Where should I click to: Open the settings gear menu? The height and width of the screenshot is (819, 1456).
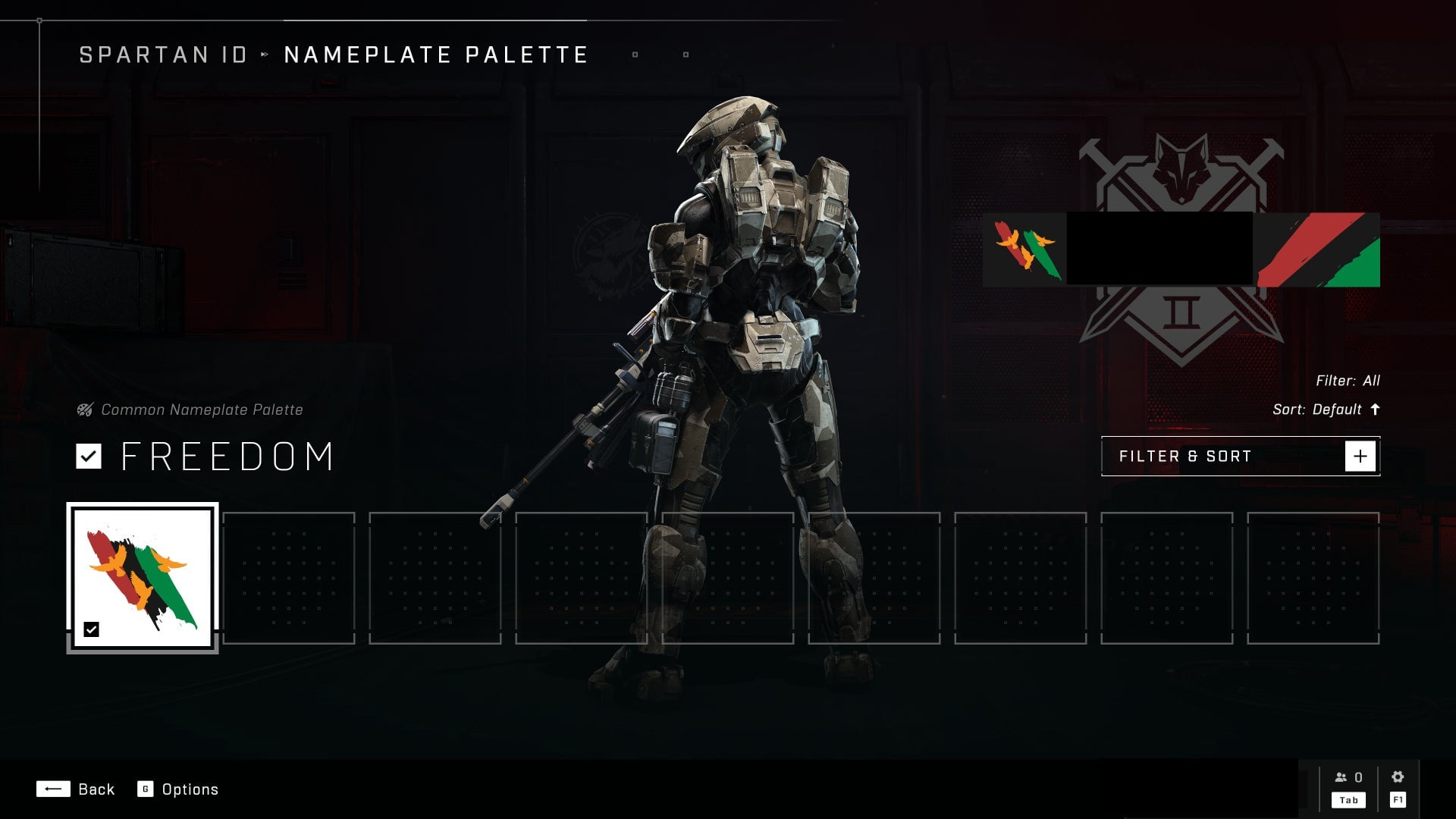[x=1398, y=787]
